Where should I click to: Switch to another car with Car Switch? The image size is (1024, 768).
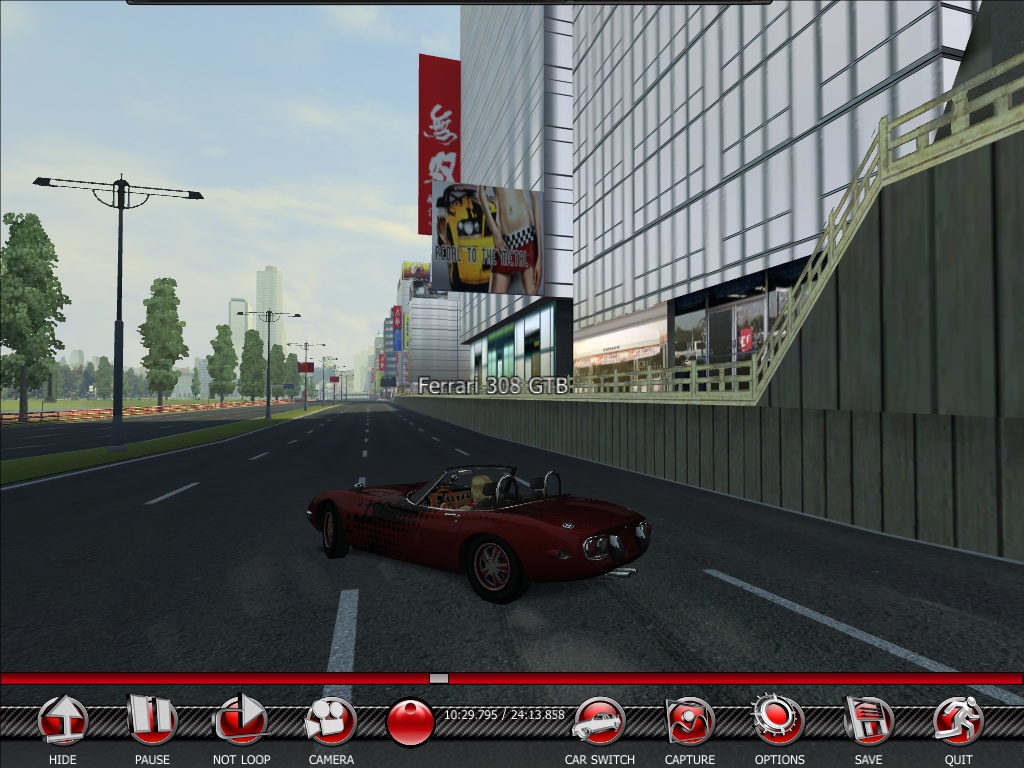599,721
